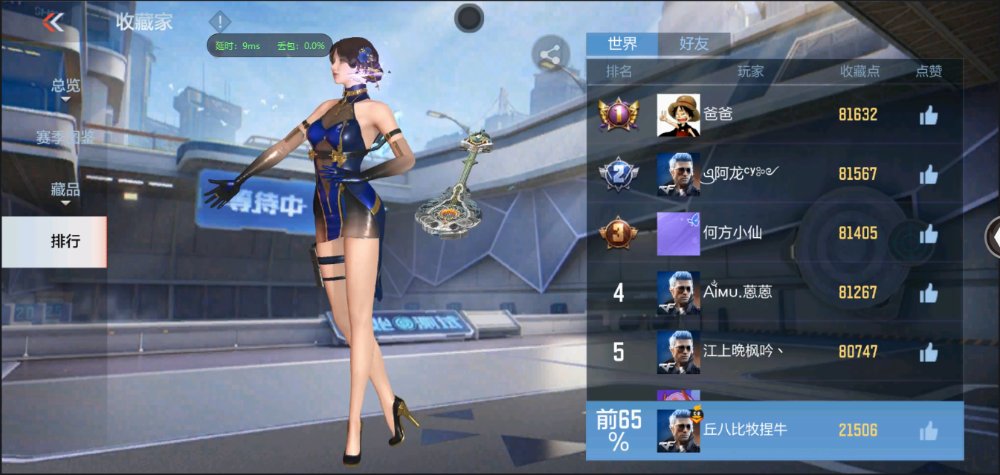Image resolution: width=1000 pixels, height=475 pixels.
Task: Switch to the 好友 friends ranking tab
Action: [x=694, y=43]
